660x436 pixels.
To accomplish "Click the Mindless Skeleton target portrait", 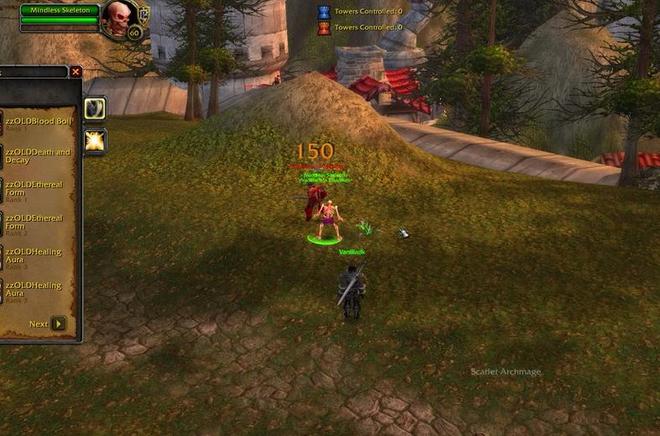I will point(118,18).
